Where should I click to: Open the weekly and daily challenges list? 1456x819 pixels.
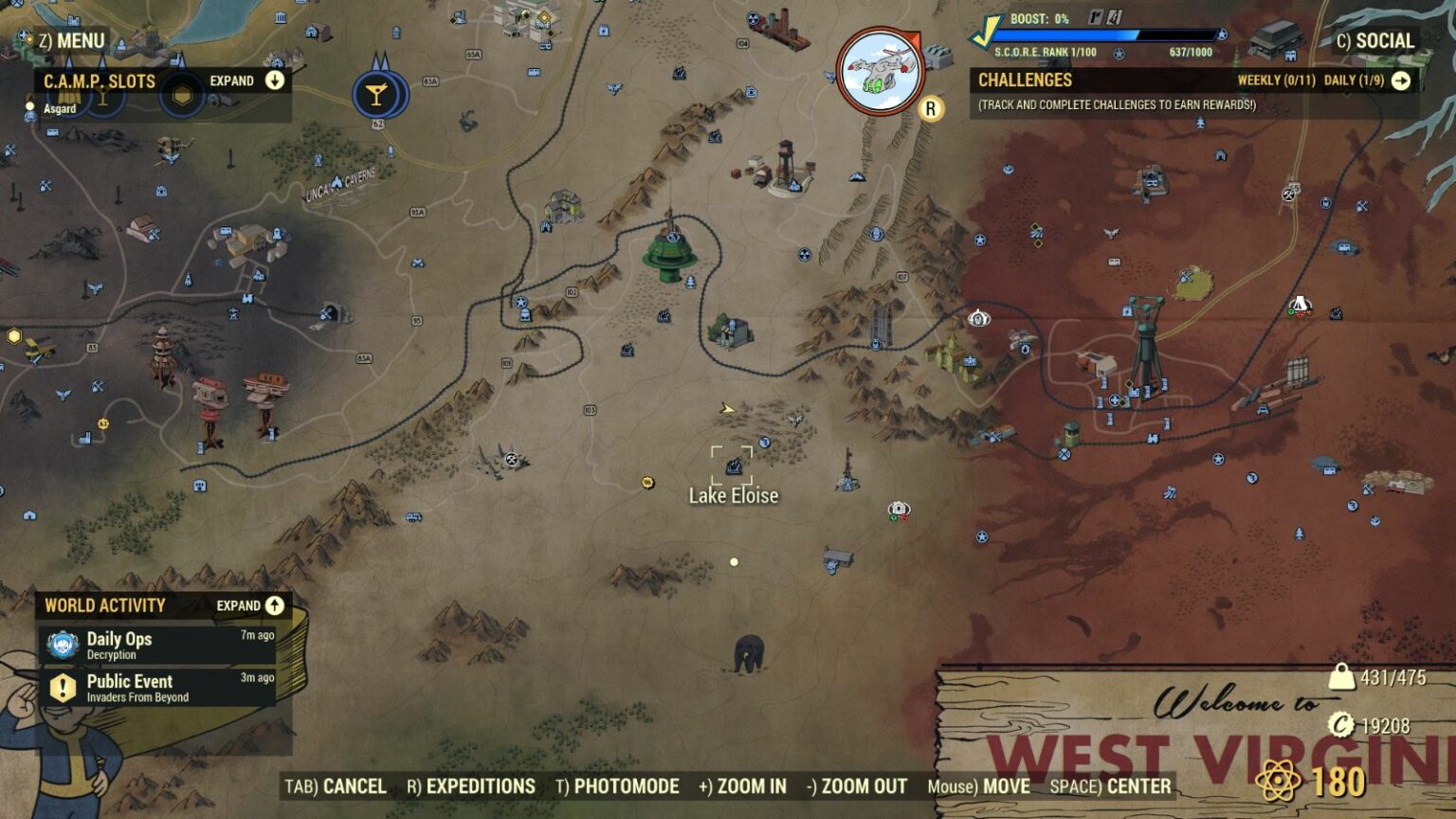point(1402,81)
